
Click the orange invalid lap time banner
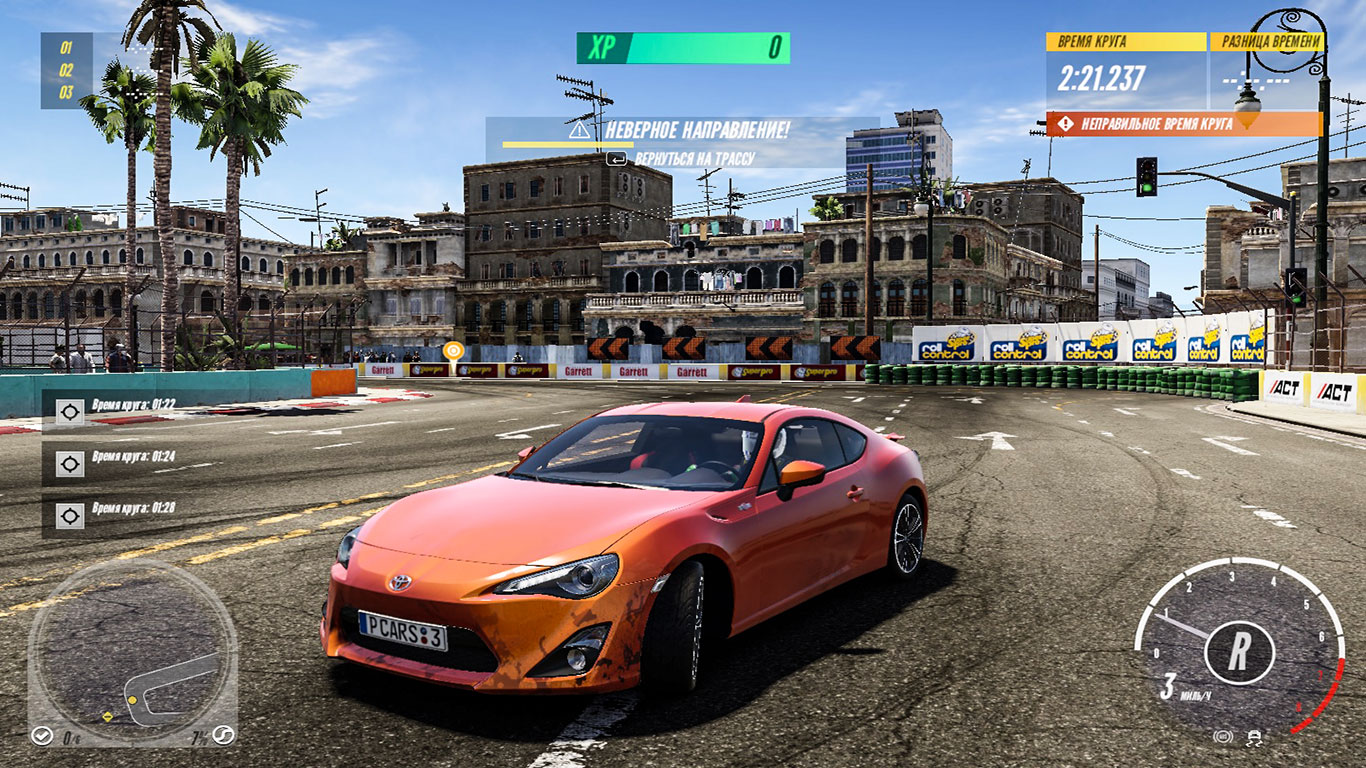[x=1184, y=124]
